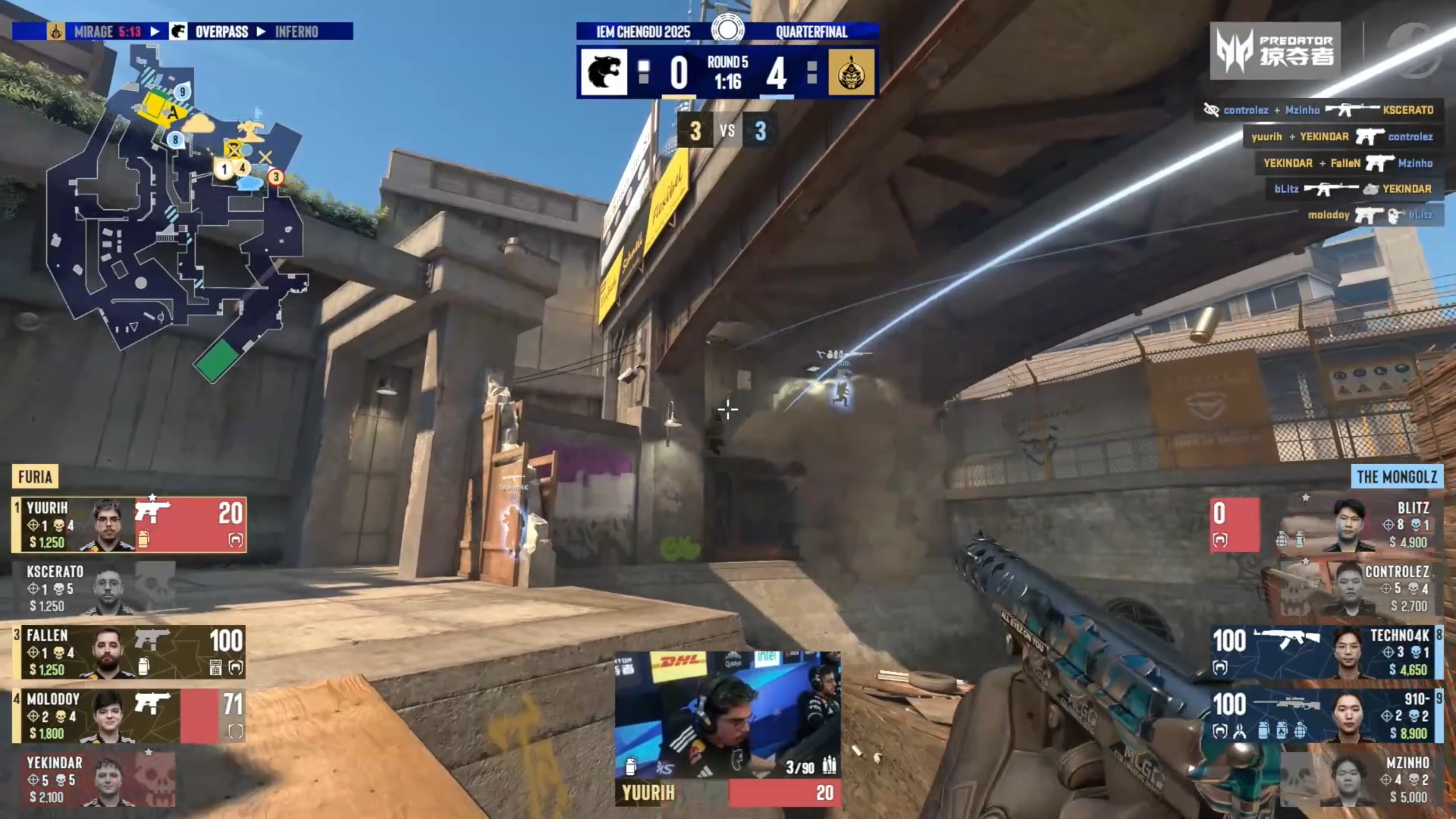The width and height of the screenshot is (1456, 819).
Task: Select KSCERATO's player card
Action: click(95, 588)
